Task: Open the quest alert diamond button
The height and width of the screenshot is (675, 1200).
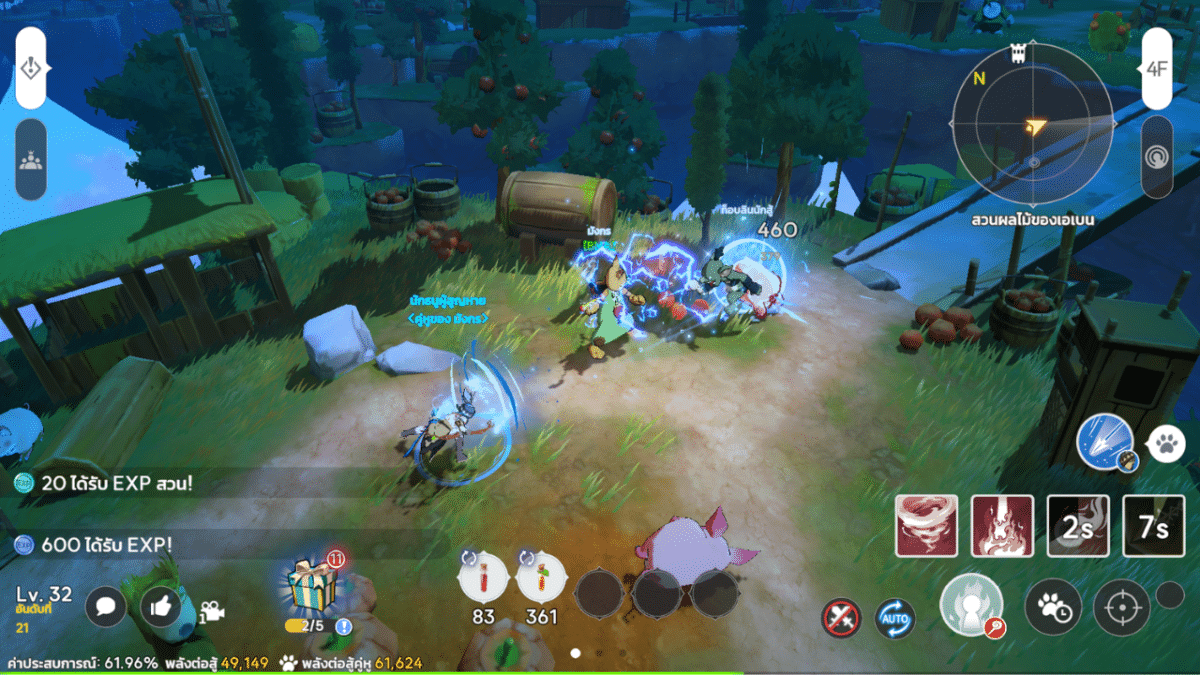Action: point(31,68)
